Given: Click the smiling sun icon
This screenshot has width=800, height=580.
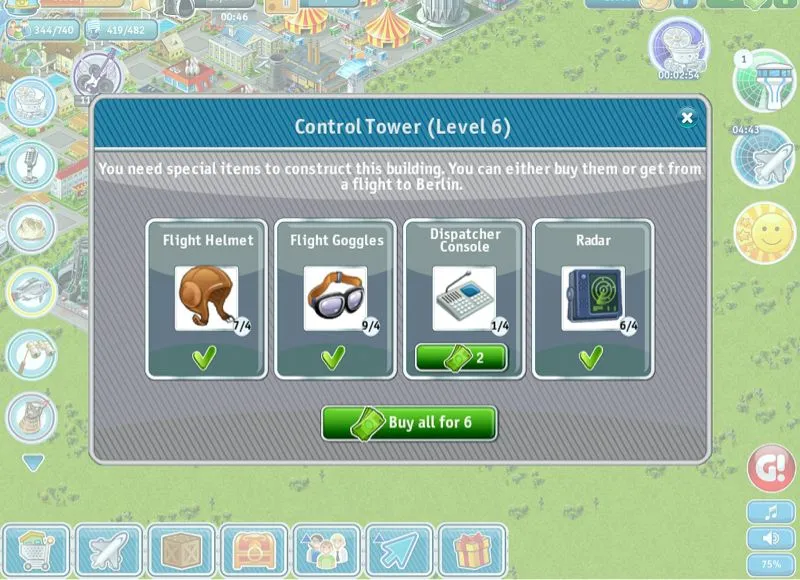Looking at the screenshot, I should coord(765,233).
